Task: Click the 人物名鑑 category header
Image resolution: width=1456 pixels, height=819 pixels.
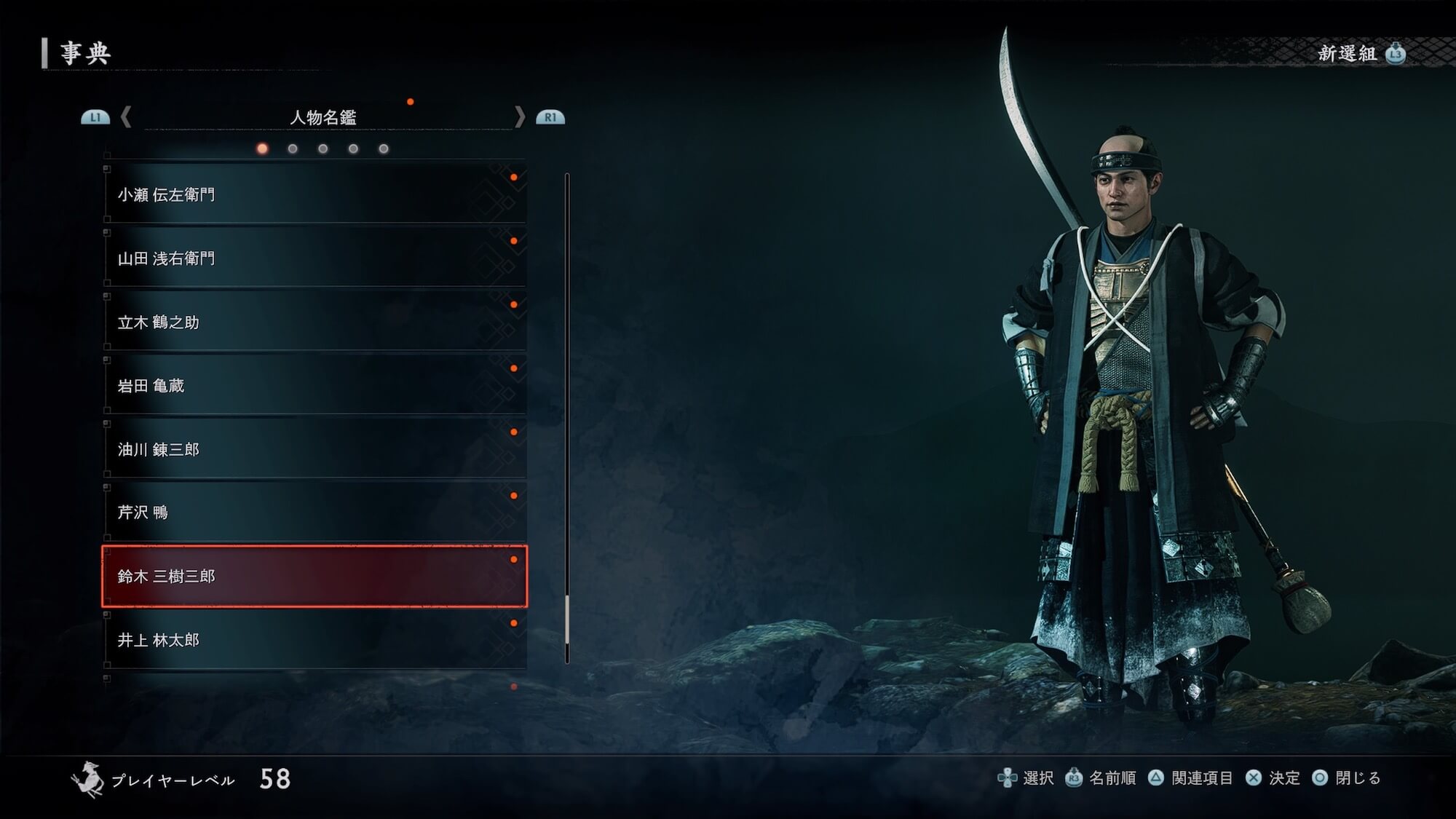Action: point(323,117)
